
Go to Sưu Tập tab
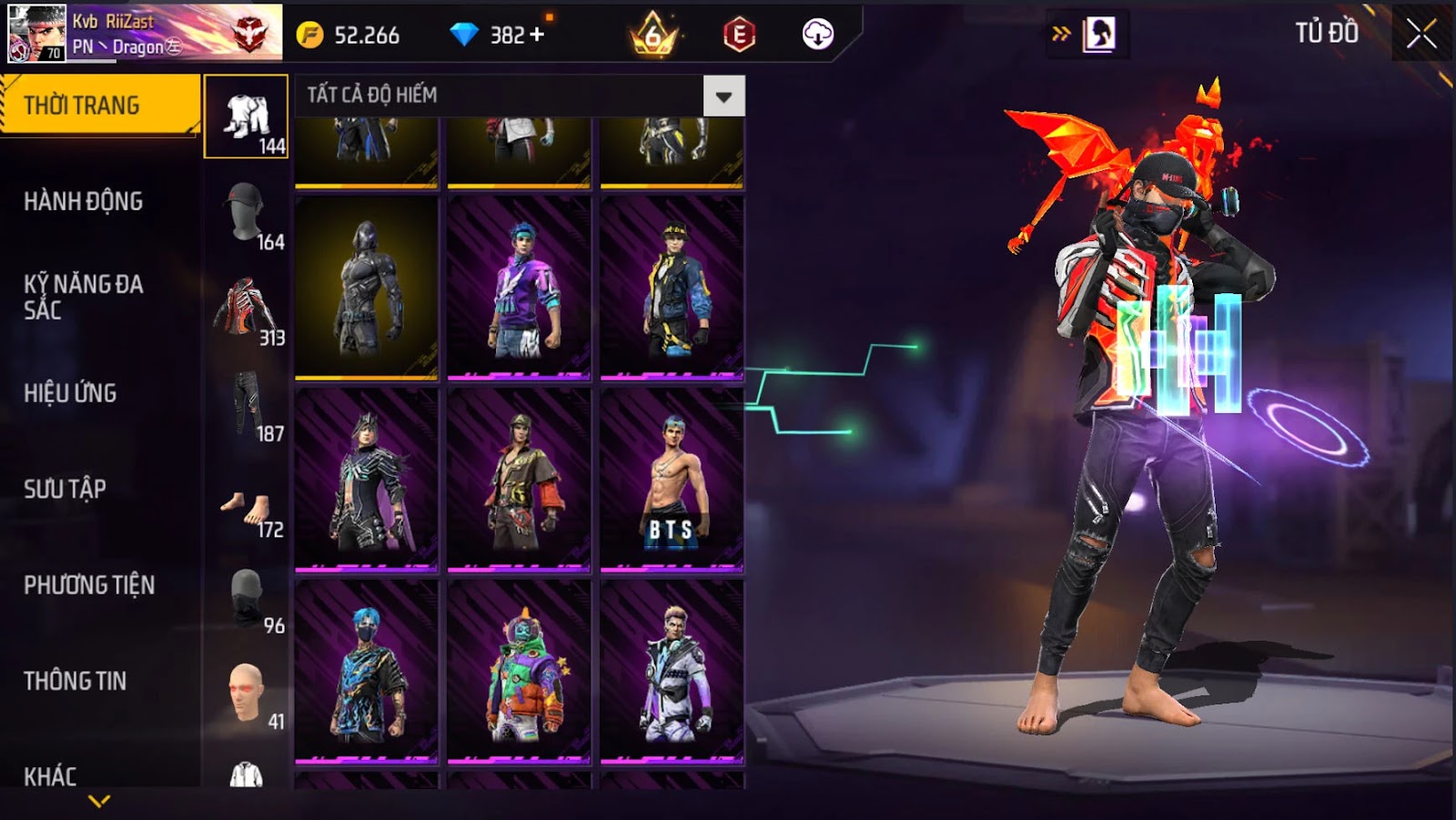[x=66, y=489]
